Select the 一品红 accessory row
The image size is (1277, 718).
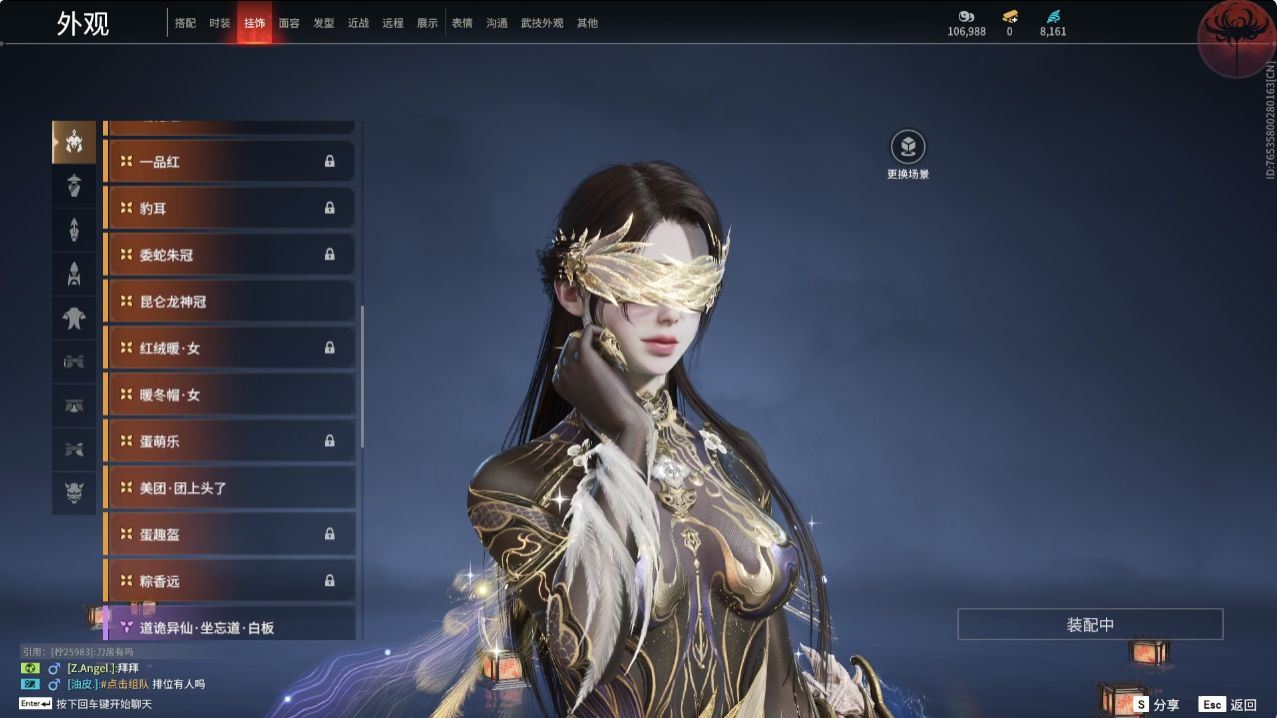[x=230, y=161]
